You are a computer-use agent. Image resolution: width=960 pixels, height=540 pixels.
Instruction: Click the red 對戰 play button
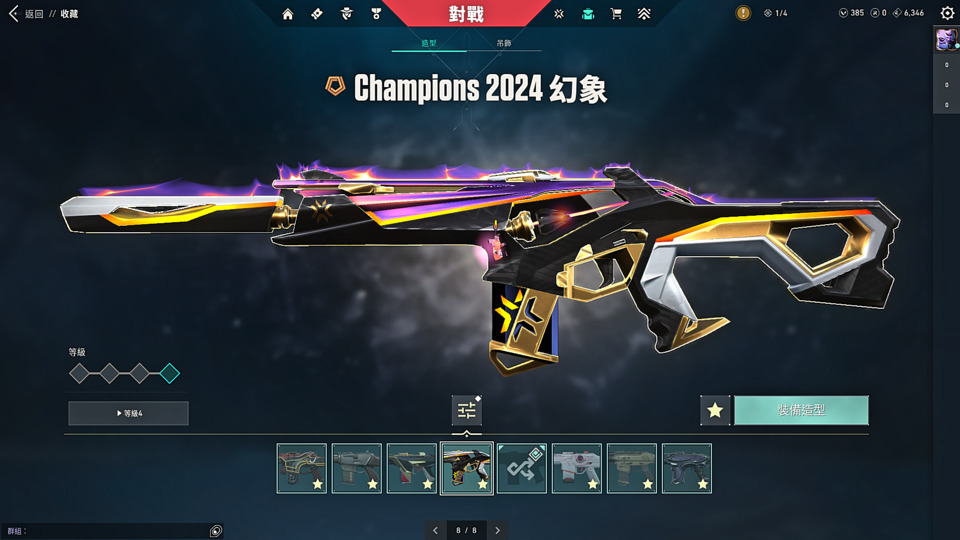466,14
